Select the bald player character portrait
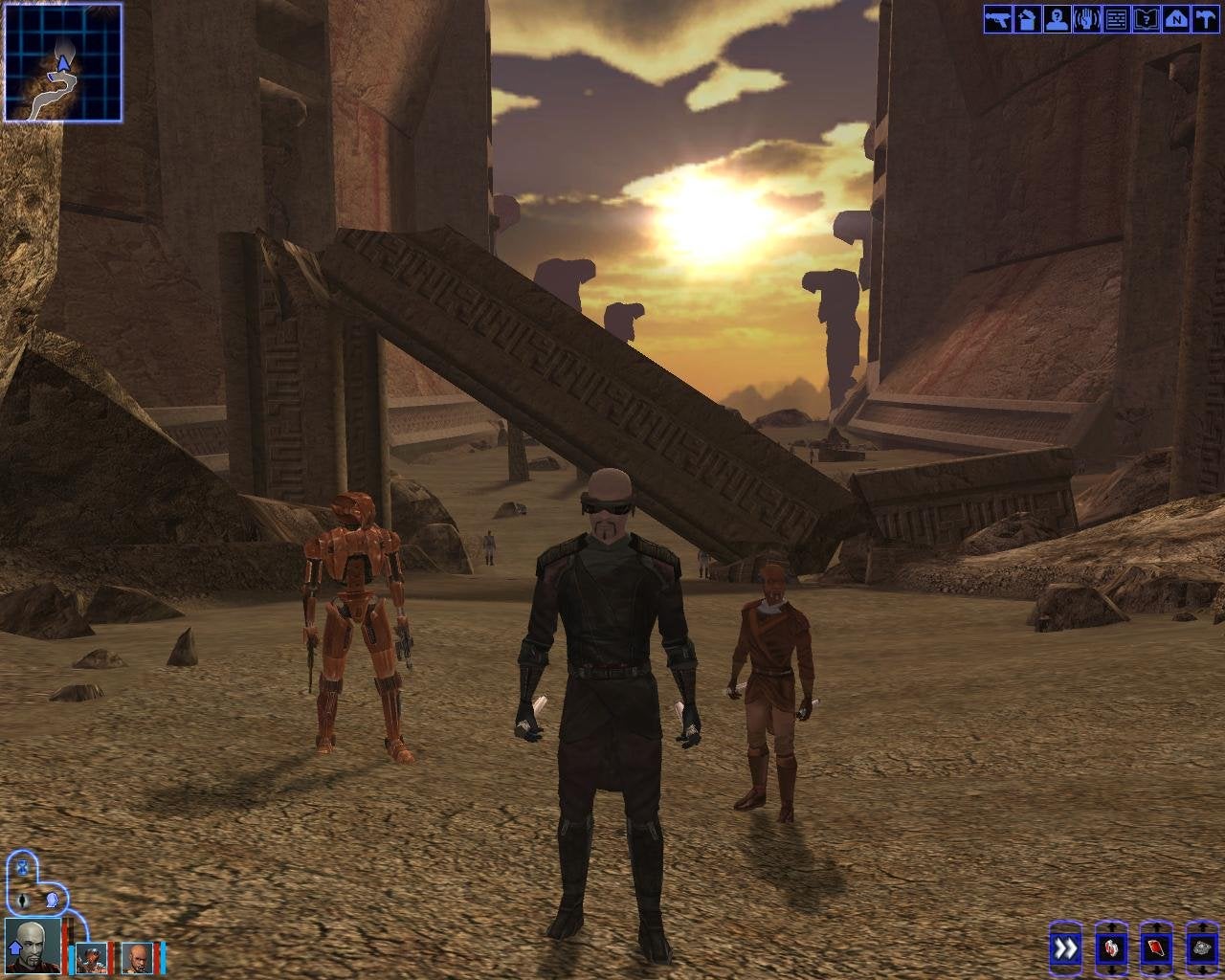Image resolution: width=1225 pixels, height=980 pixels. coord(33,946)
